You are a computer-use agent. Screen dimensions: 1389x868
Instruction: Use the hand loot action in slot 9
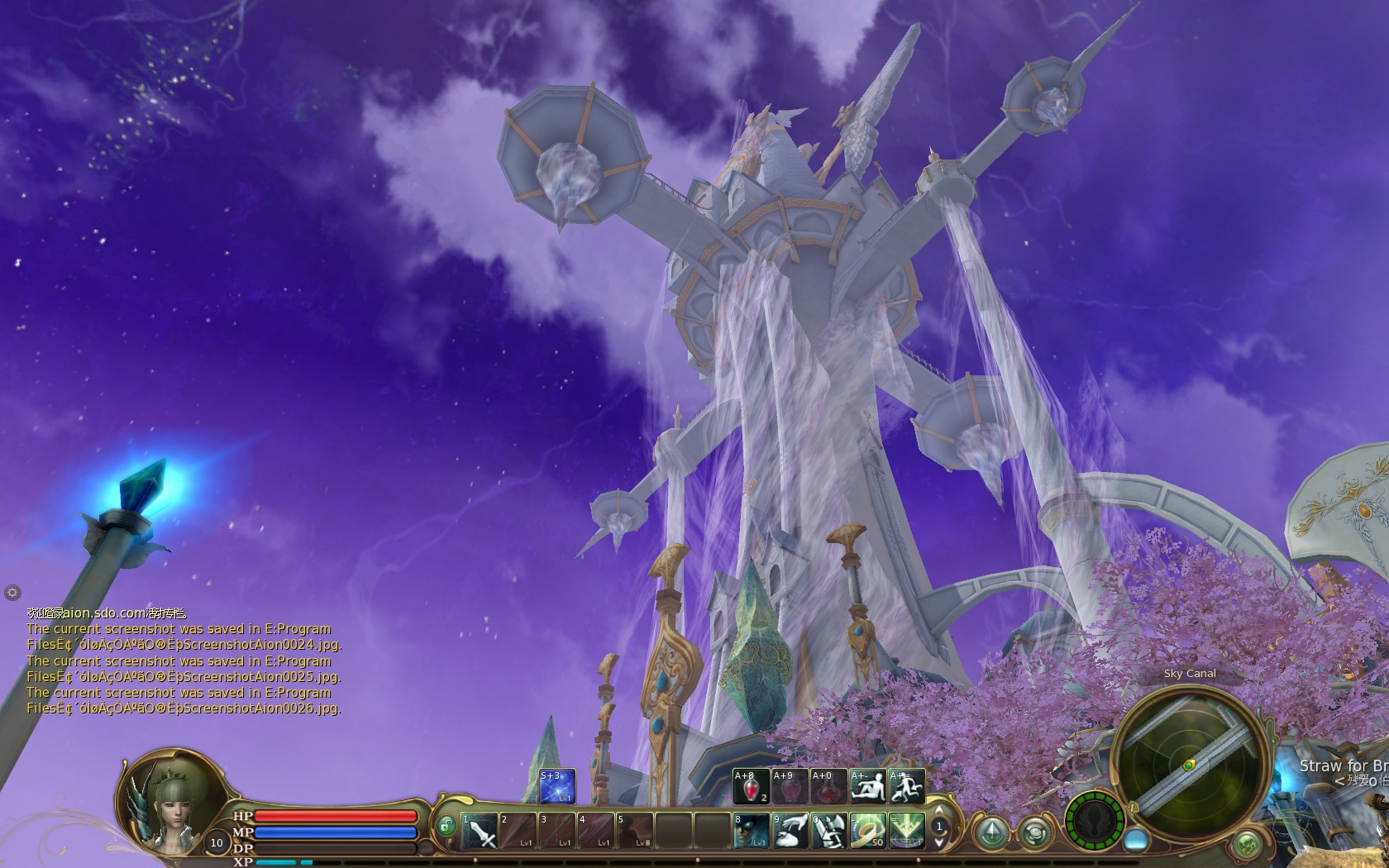(790, 830)
